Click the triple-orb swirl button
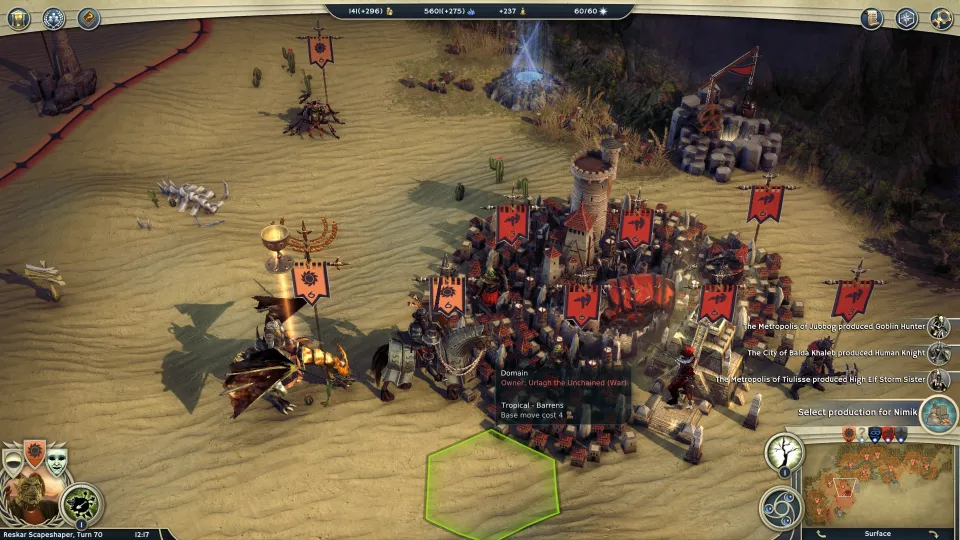960x540 pixels. 779,506
